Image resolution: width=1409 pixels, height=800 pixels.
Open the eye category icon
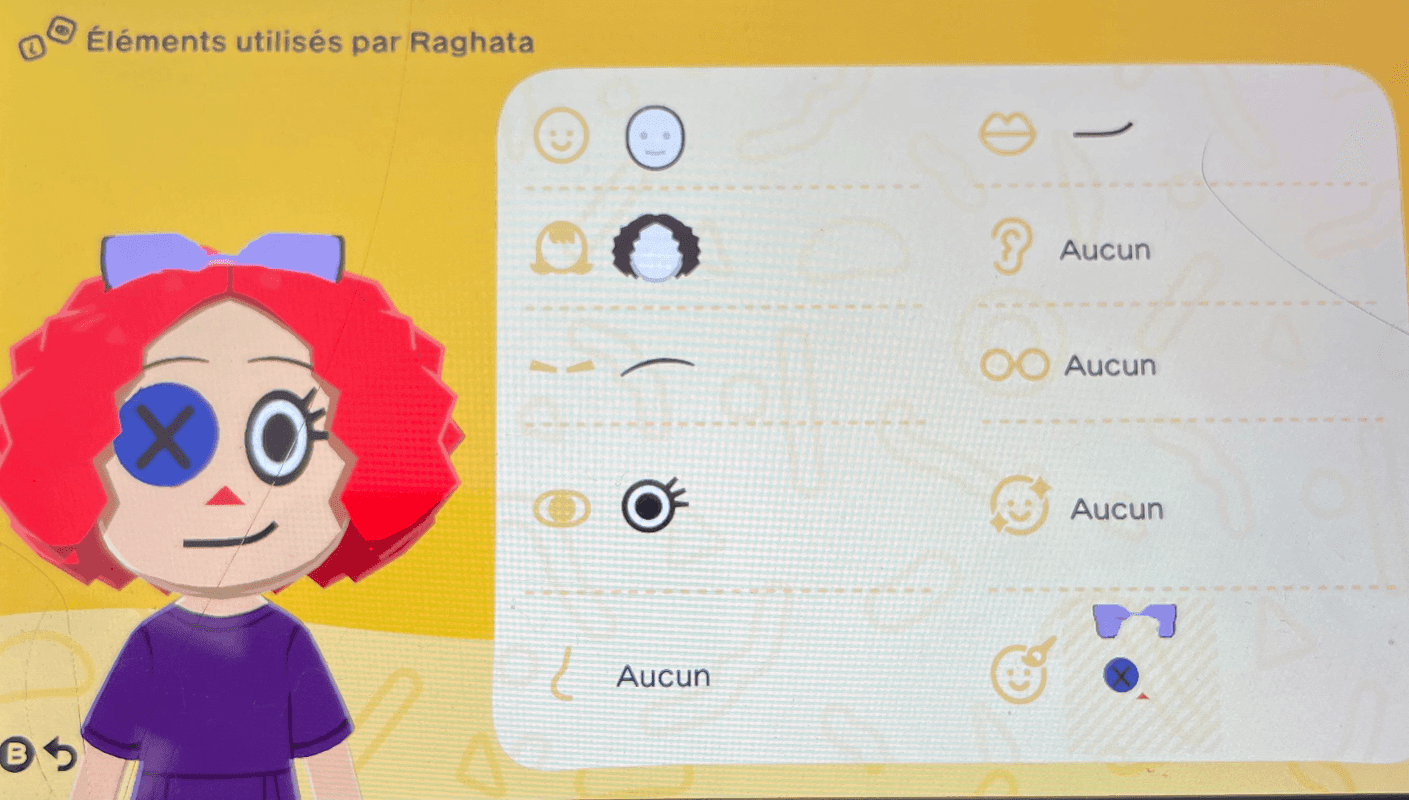[x=560, y=508]
